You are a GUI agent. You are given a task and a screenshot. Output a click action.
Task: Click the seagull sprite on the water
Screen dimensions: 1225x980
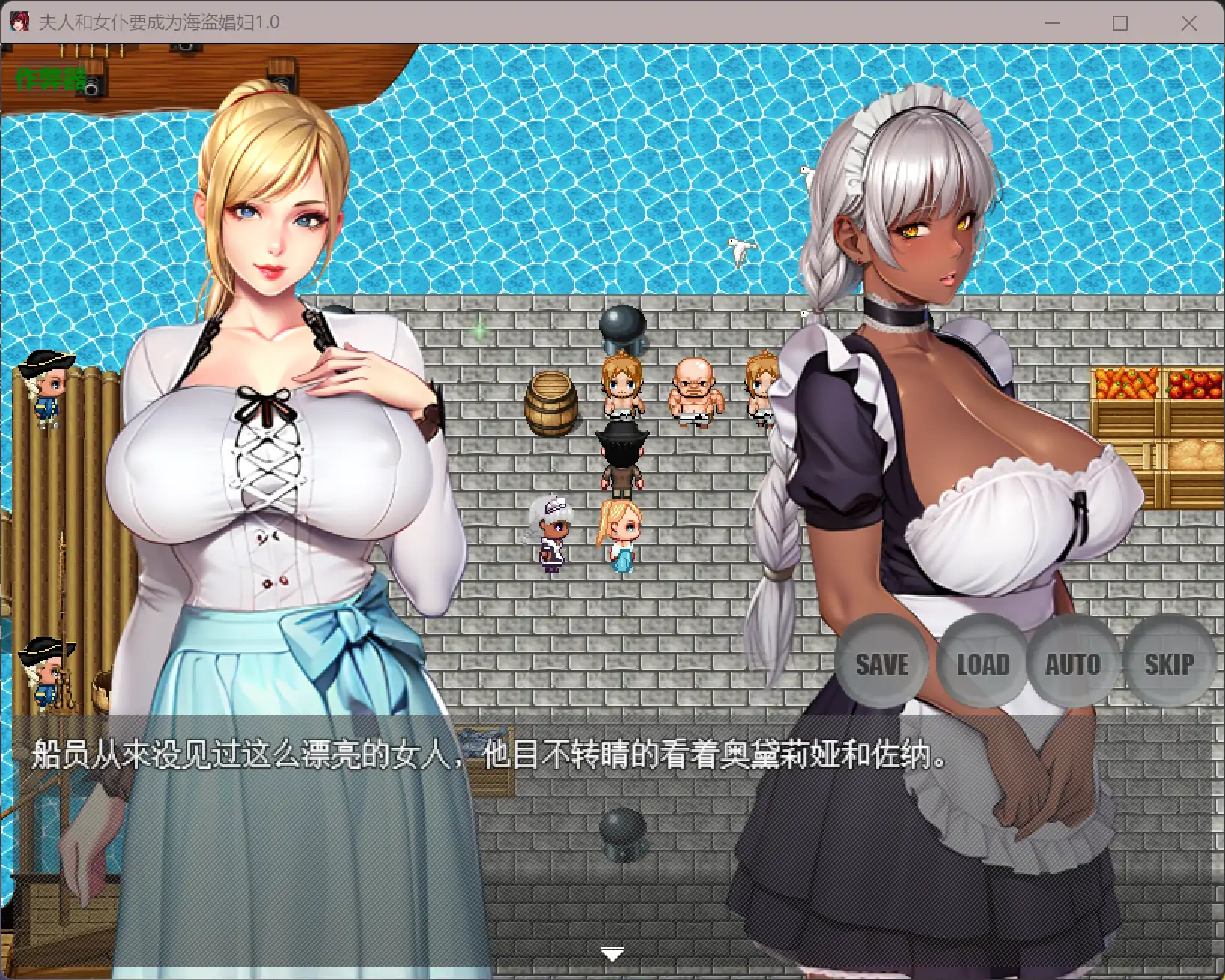(740, 249)
